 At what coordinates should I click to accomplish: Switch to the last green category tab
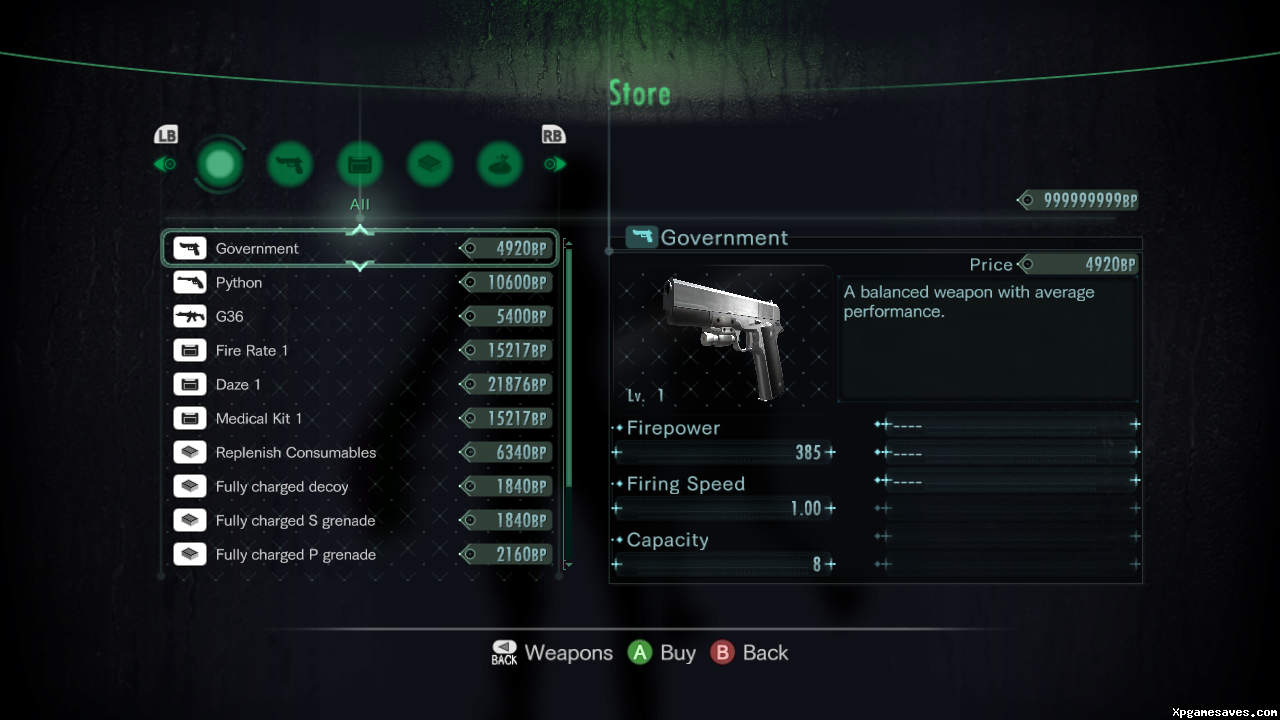pos(500,164)
